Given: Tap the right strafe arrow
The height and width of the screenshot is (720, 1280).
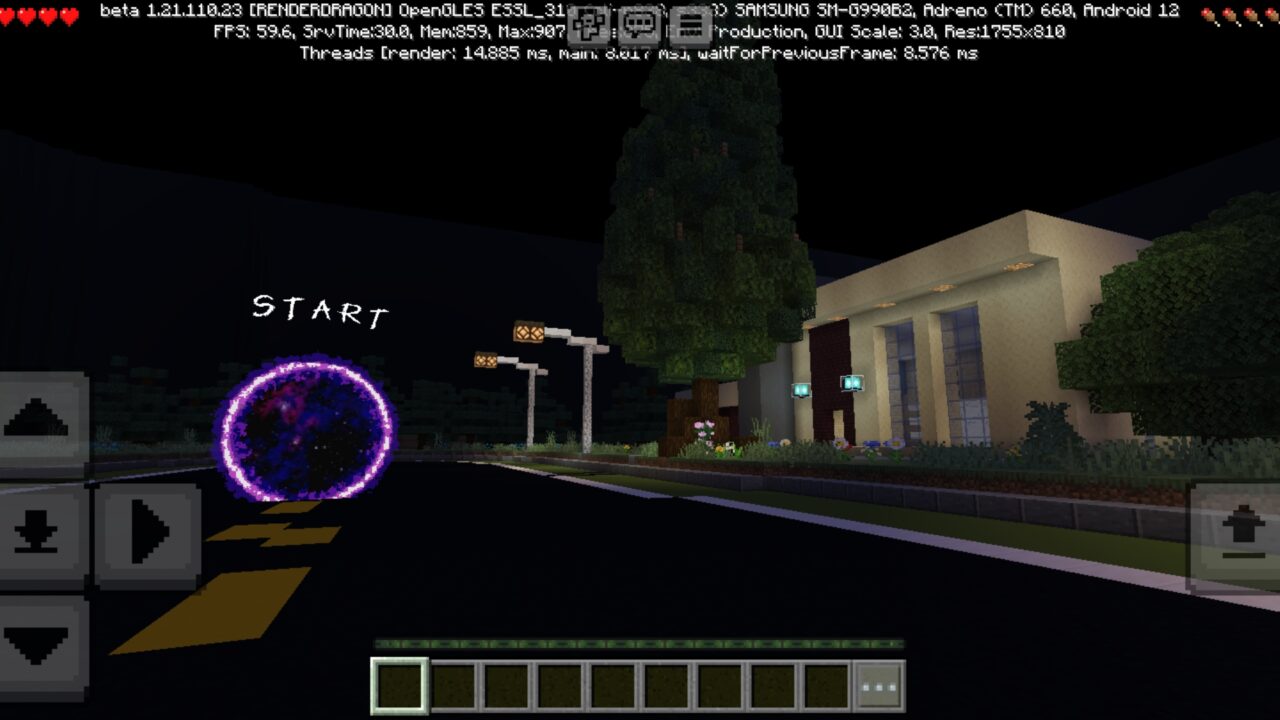Looking at the screenshot, I should click(148, 530).
